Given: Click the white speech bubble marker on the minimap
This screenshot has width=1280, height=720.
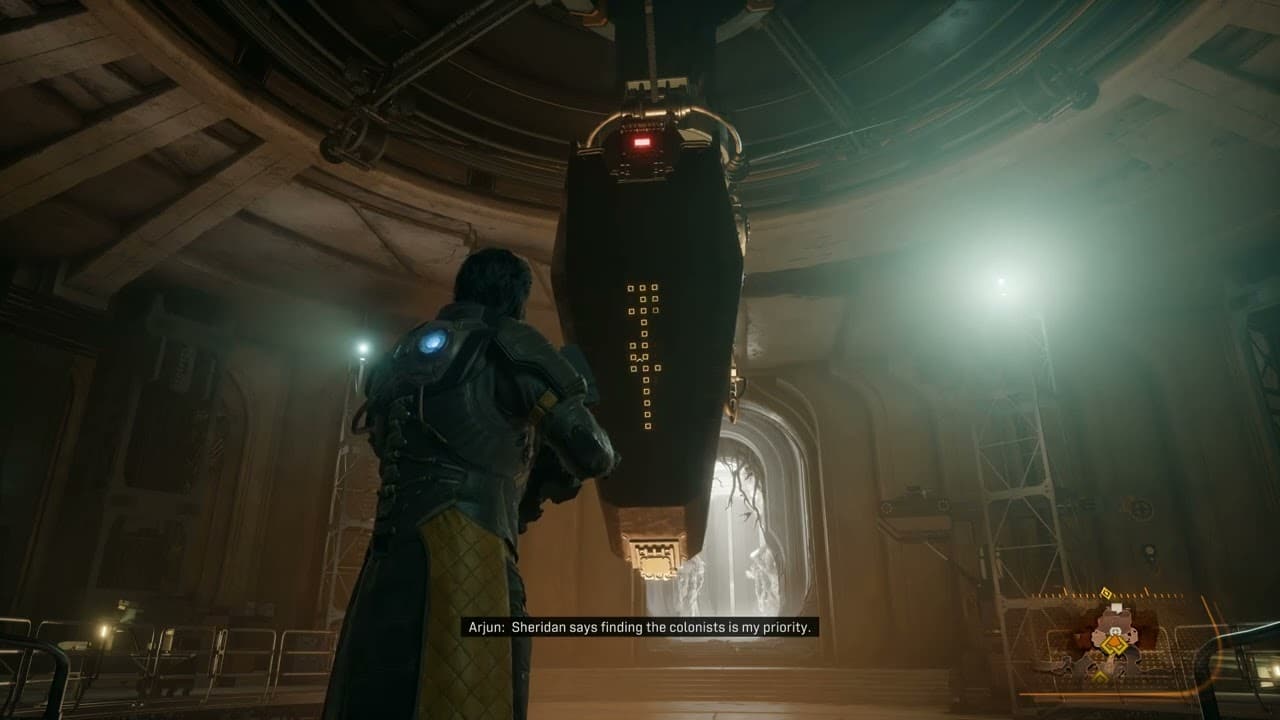Looking at the screenshot, I should [1117, 607].
